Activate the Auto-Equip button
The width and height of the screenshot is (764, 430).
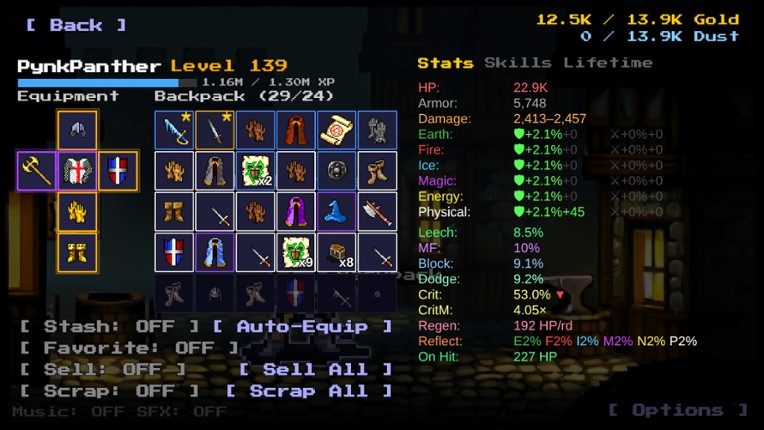pos(303,327)
